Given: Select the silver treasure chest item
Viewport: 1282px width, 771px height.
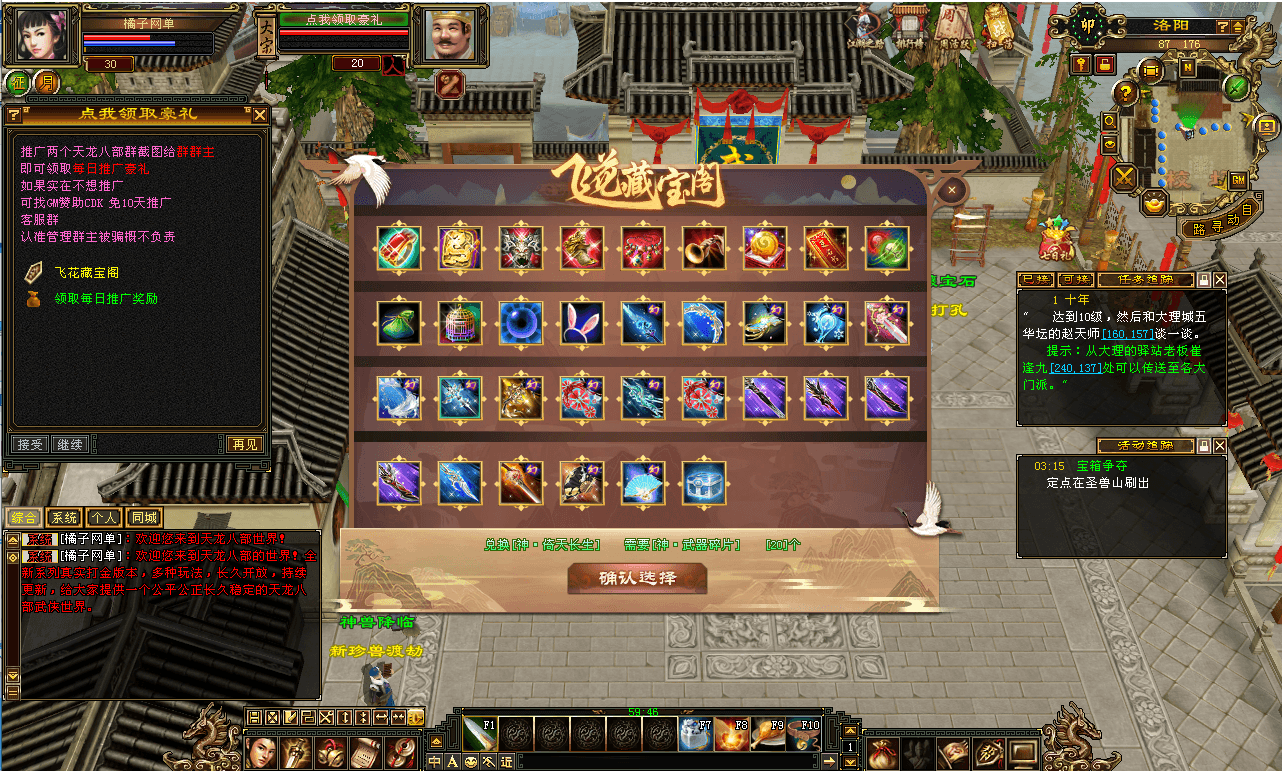Looking at the screenshot, I should [704, 483].
